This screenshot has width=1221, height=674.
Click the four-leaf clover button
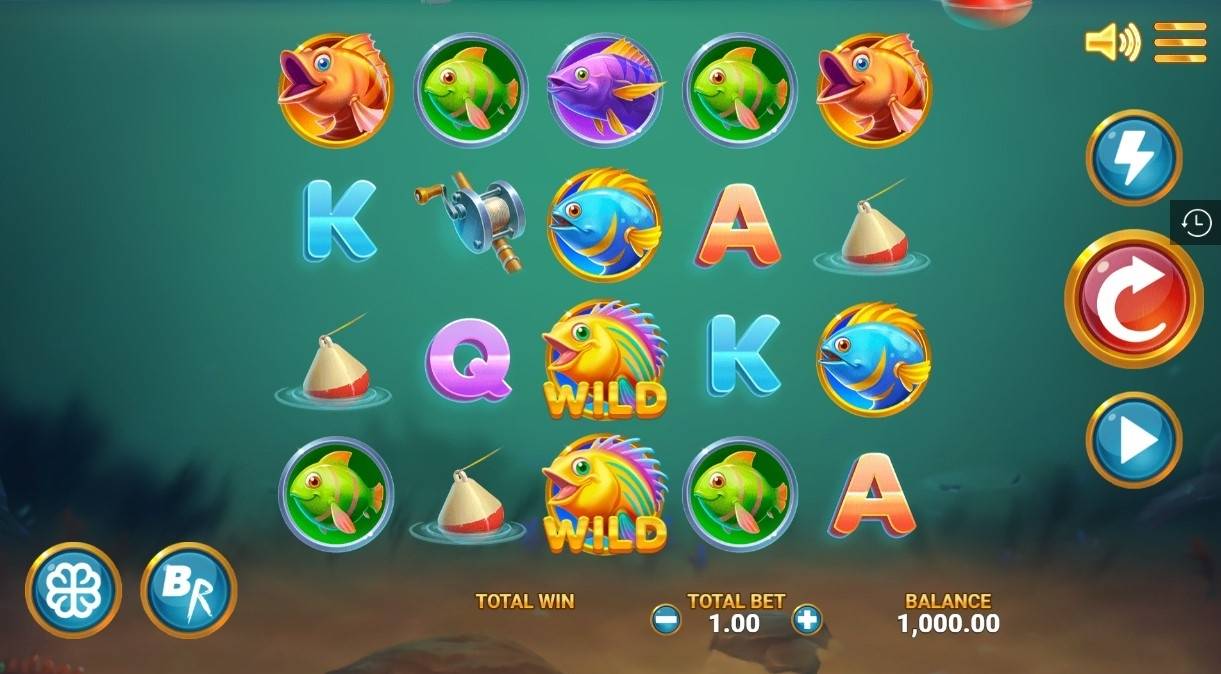click(x=73, y=590)
